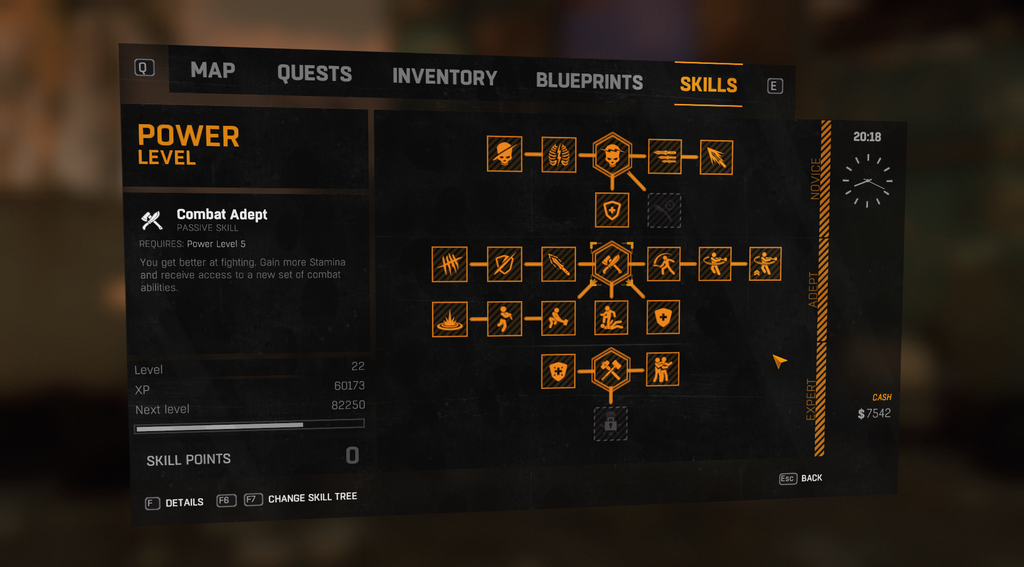Show the Blueprints tab
Viewport: 1024px width, 567px height.
(x=589, y=82)
